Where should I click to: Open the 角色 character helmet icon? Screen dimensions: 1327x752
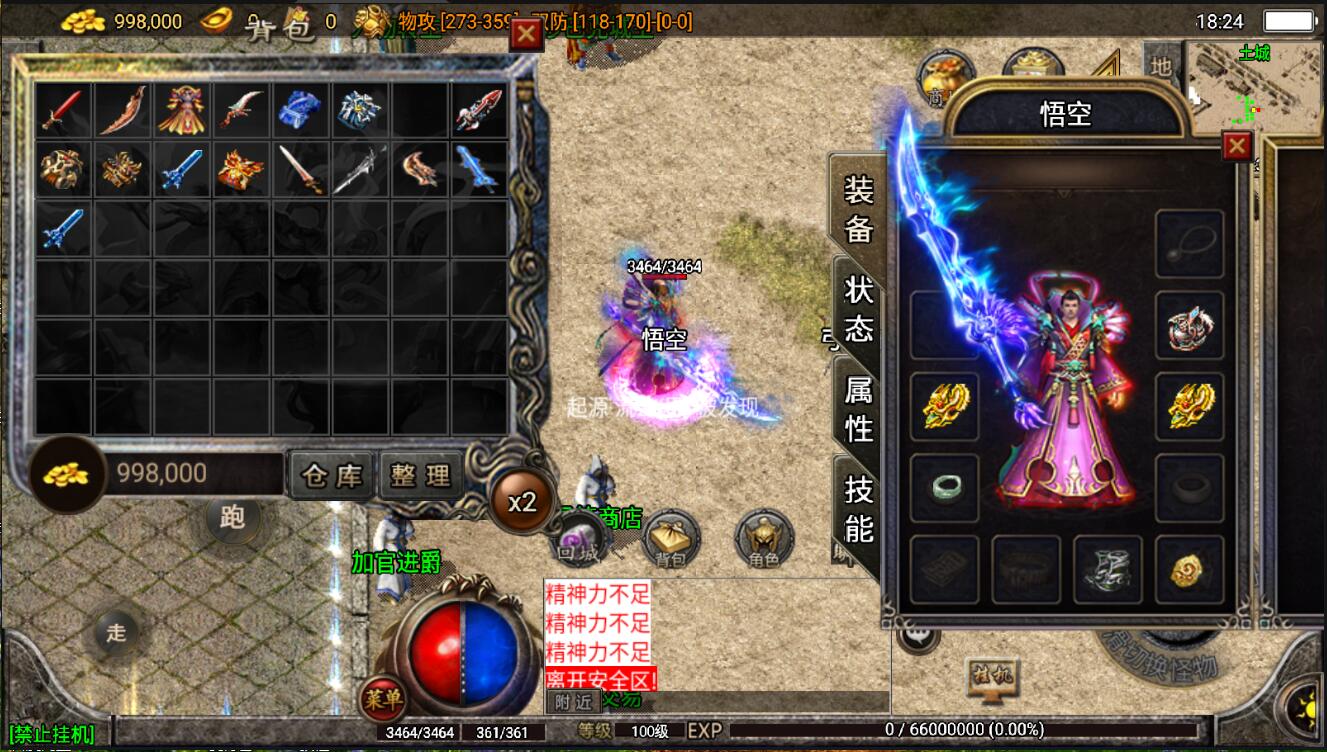[x=764, y=541]
